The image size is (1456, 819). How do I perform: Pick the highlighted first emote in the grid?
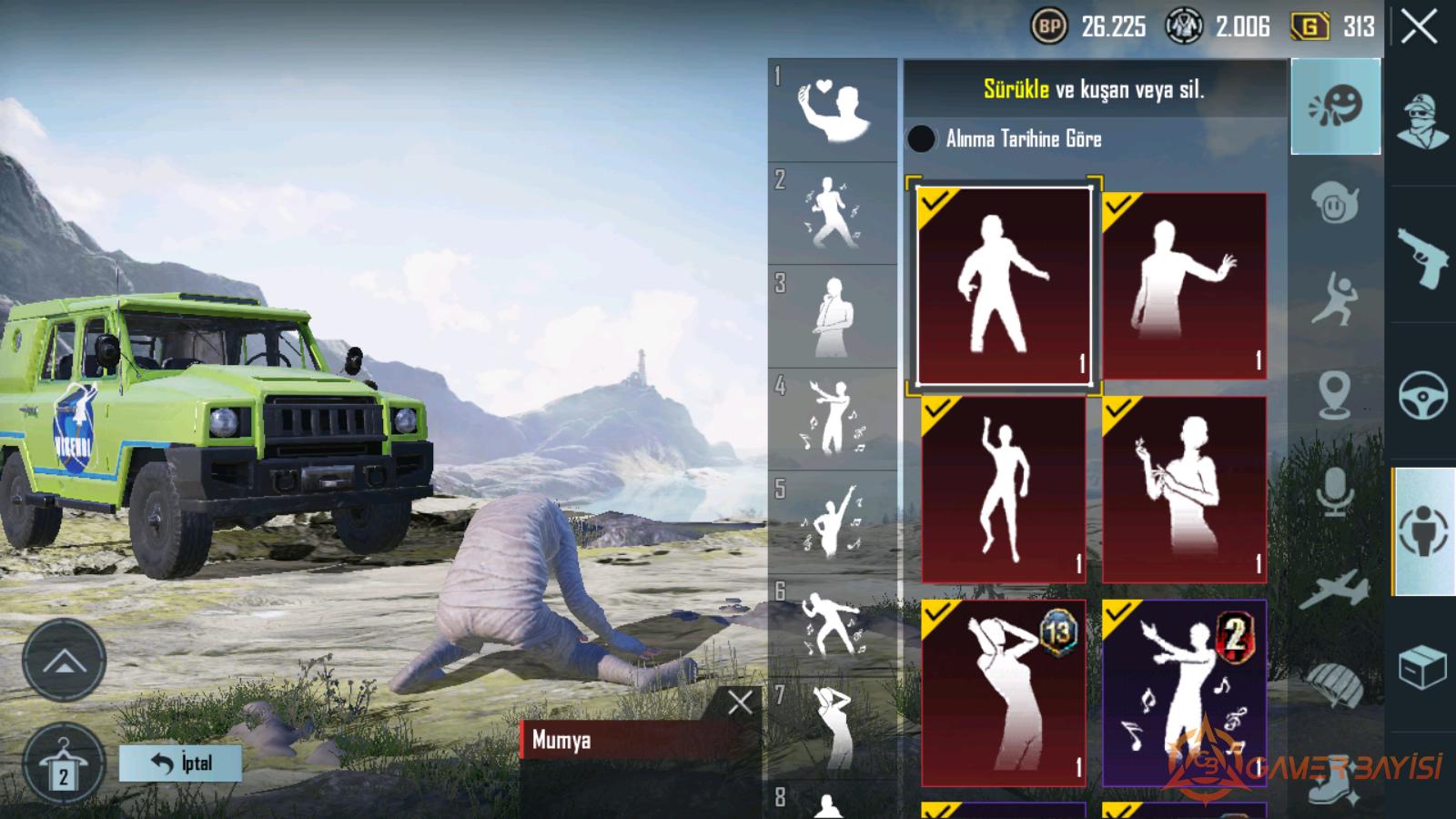click(x=1004, y=285)
